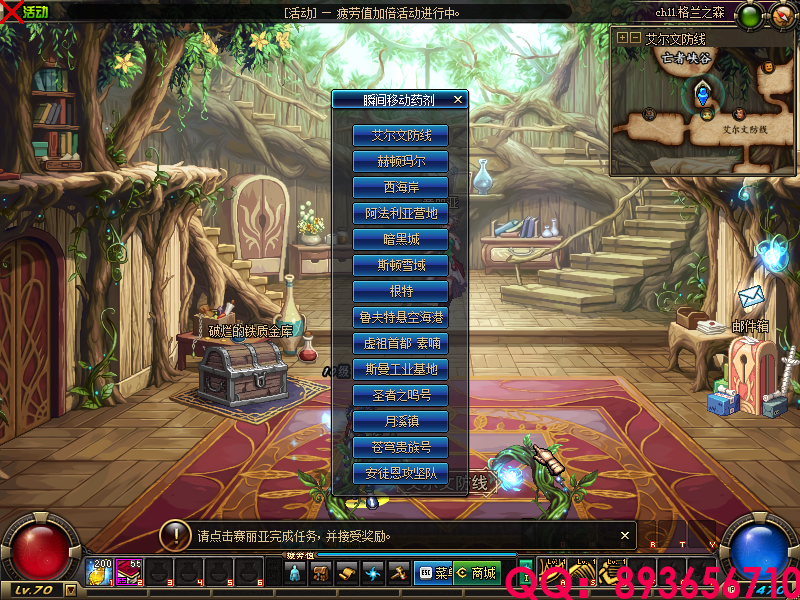Choose the 根特 teleport option
This screenshot has height=600, width=800.
(400, 291)
